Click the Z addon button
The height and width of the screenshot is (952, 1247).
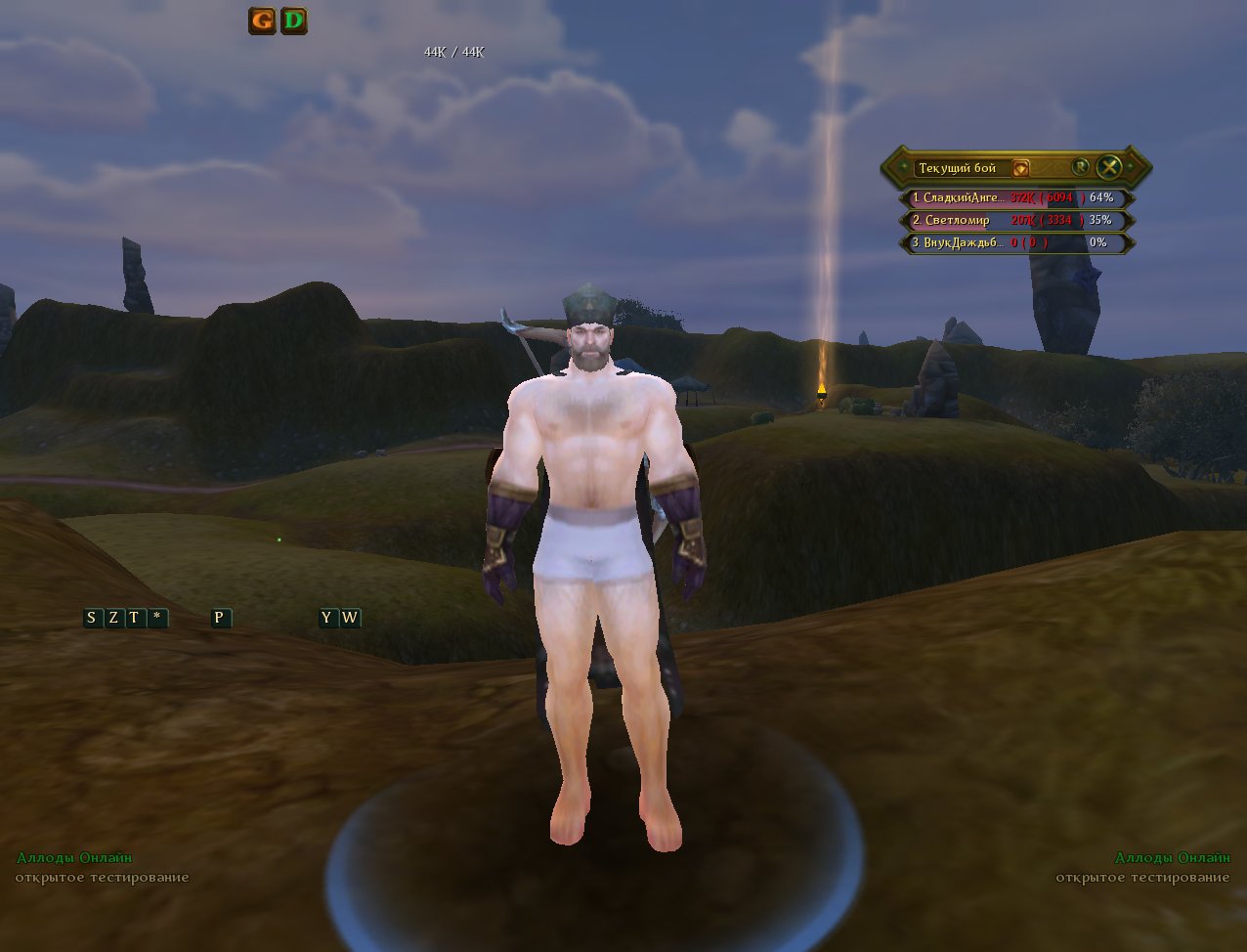click(x=113, y=618)
